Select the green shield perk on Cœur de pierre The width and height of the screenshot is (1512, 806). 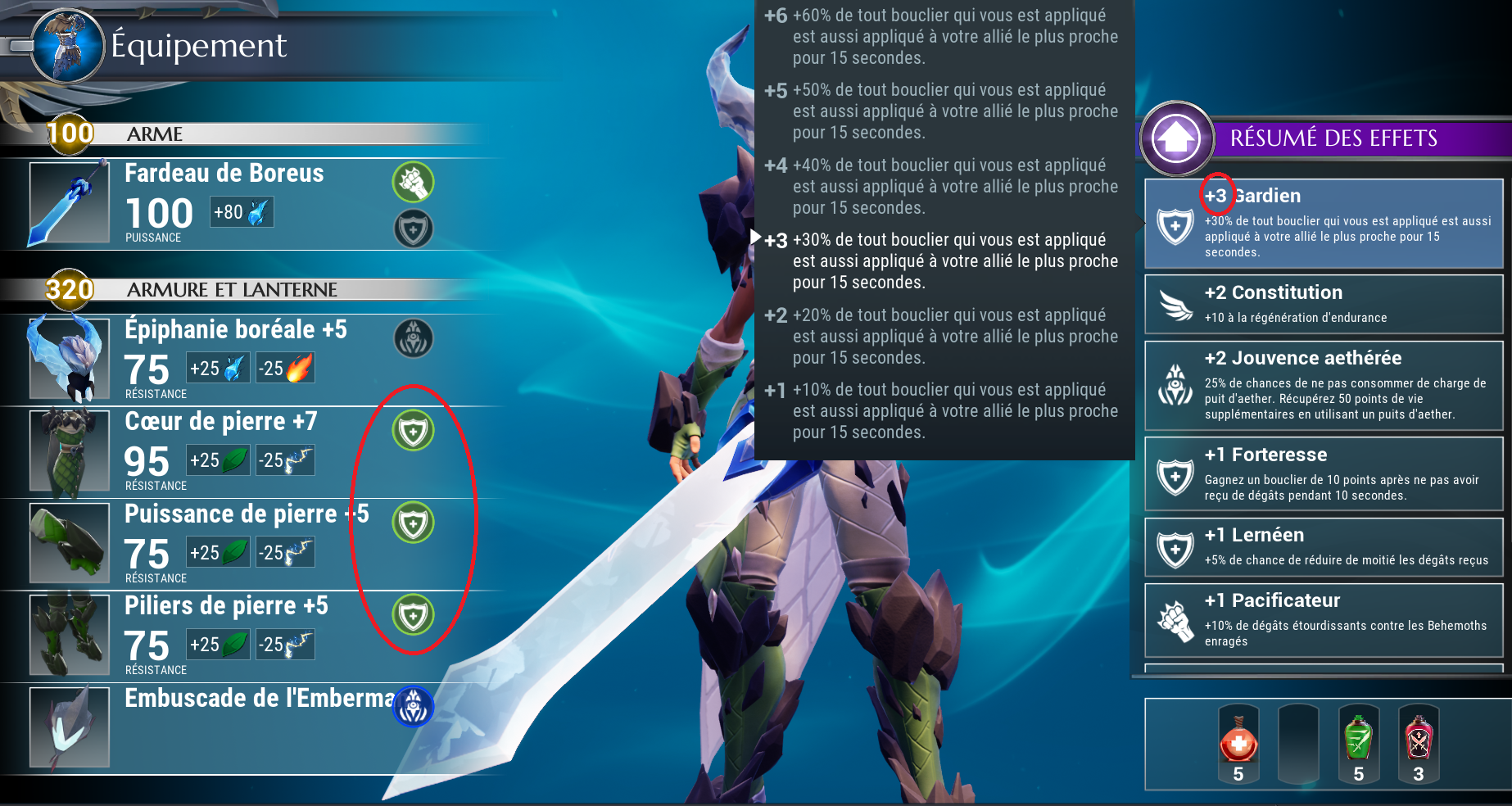pos(414,430)
